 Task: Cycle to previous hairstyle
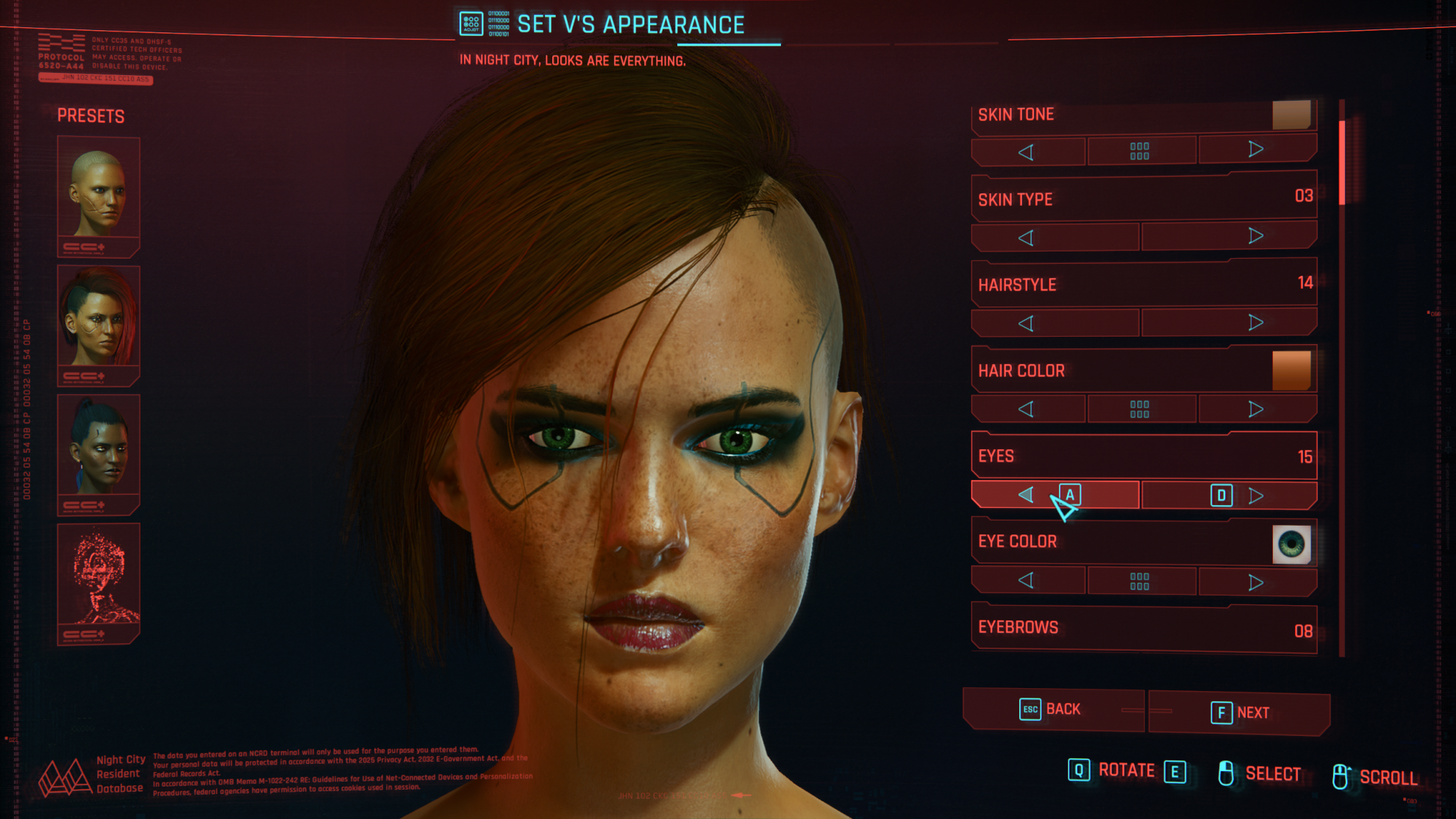(1027, 323)
